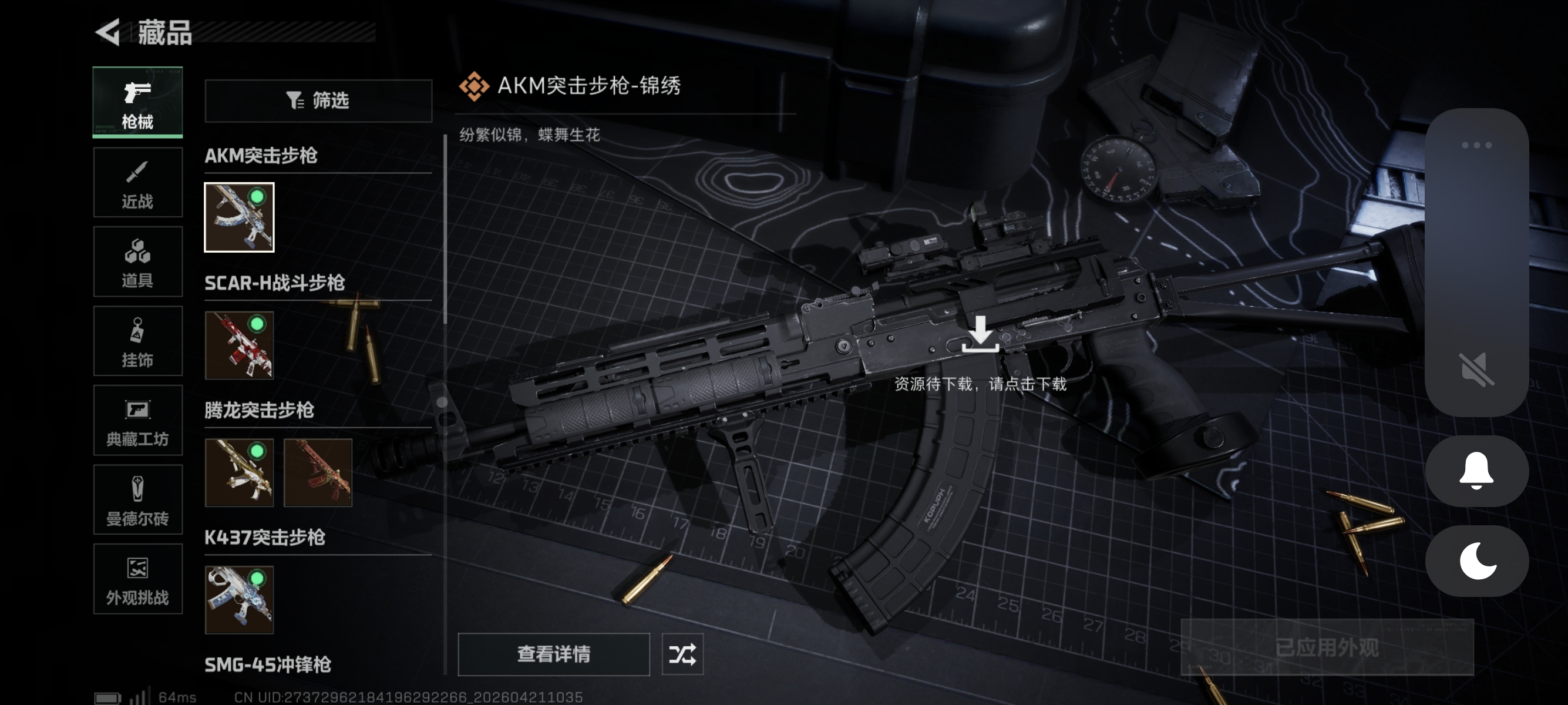1568x705 pixels.
Task: Select the gold 腾龙突击步枪 skin thumbnail
Action: click(x=238, y=474)
